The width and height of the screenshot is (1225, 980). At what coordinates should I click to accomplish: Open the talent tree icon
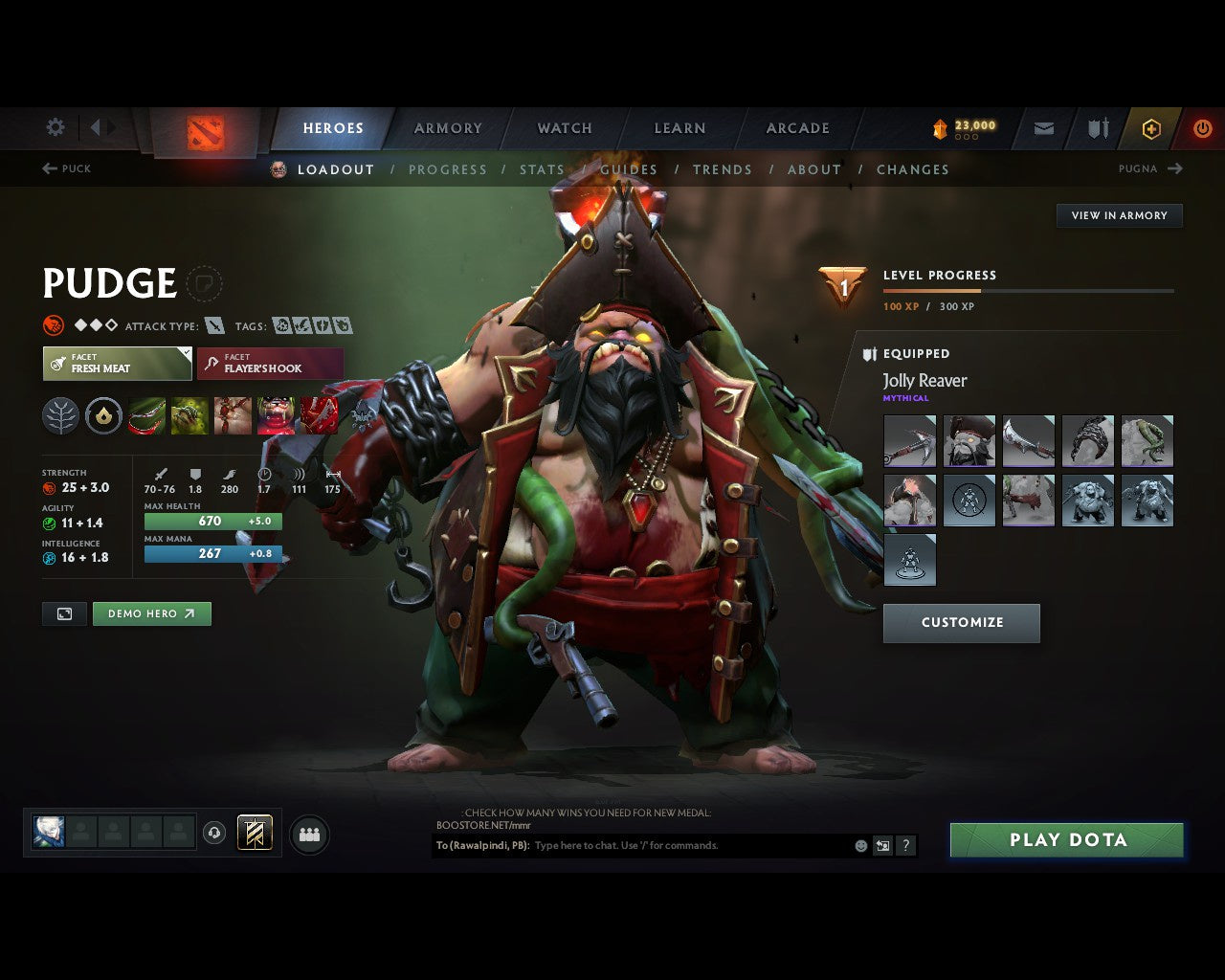[x=60, y=414]
